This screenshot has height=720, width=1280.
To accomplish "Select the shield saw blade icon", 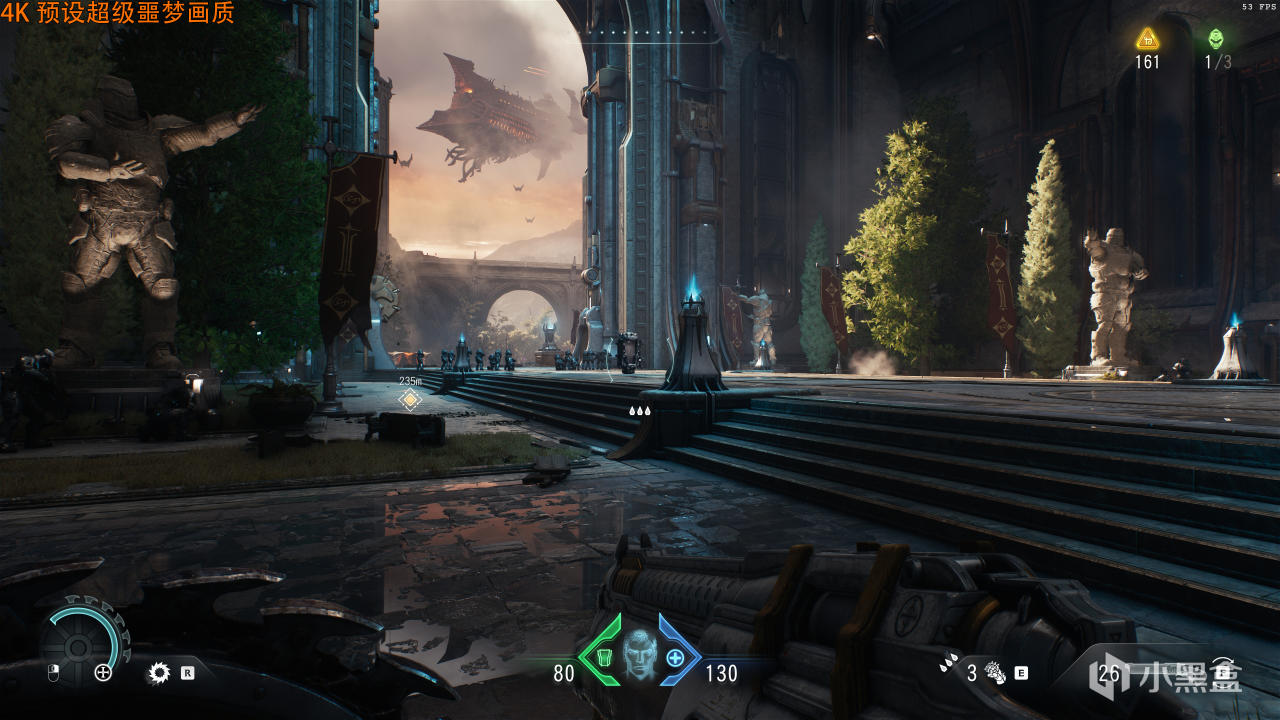I will pos(159,673).
